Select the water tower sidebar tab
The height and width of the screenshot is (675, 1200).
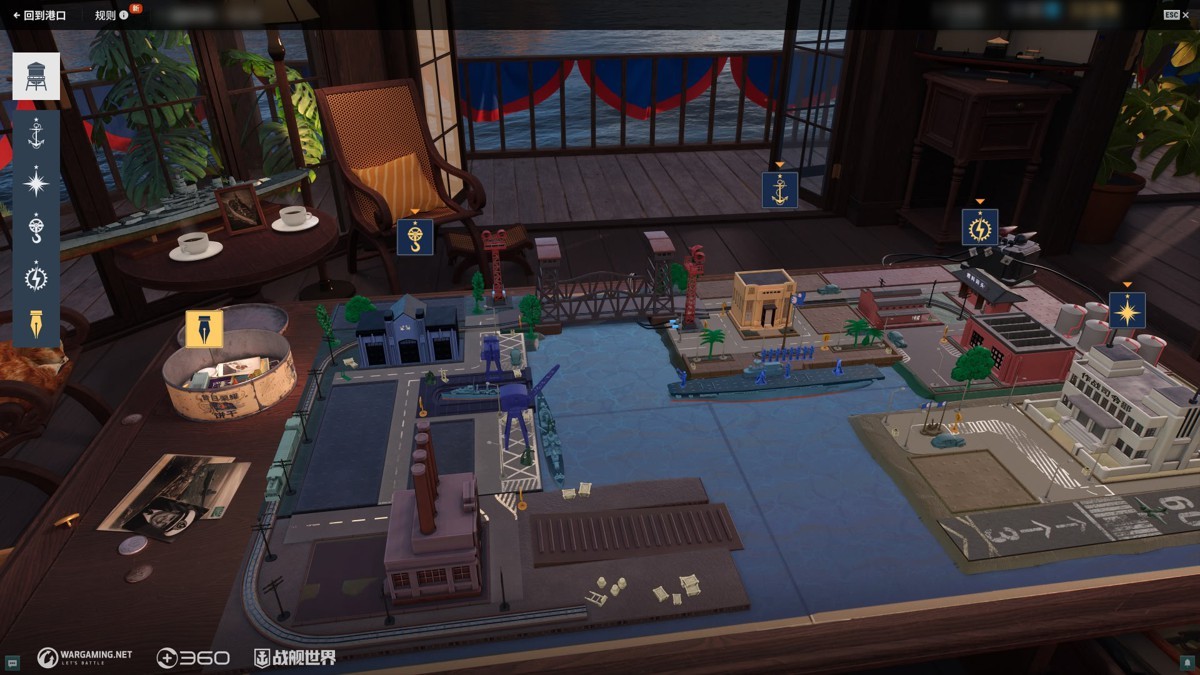coord(36,76)
